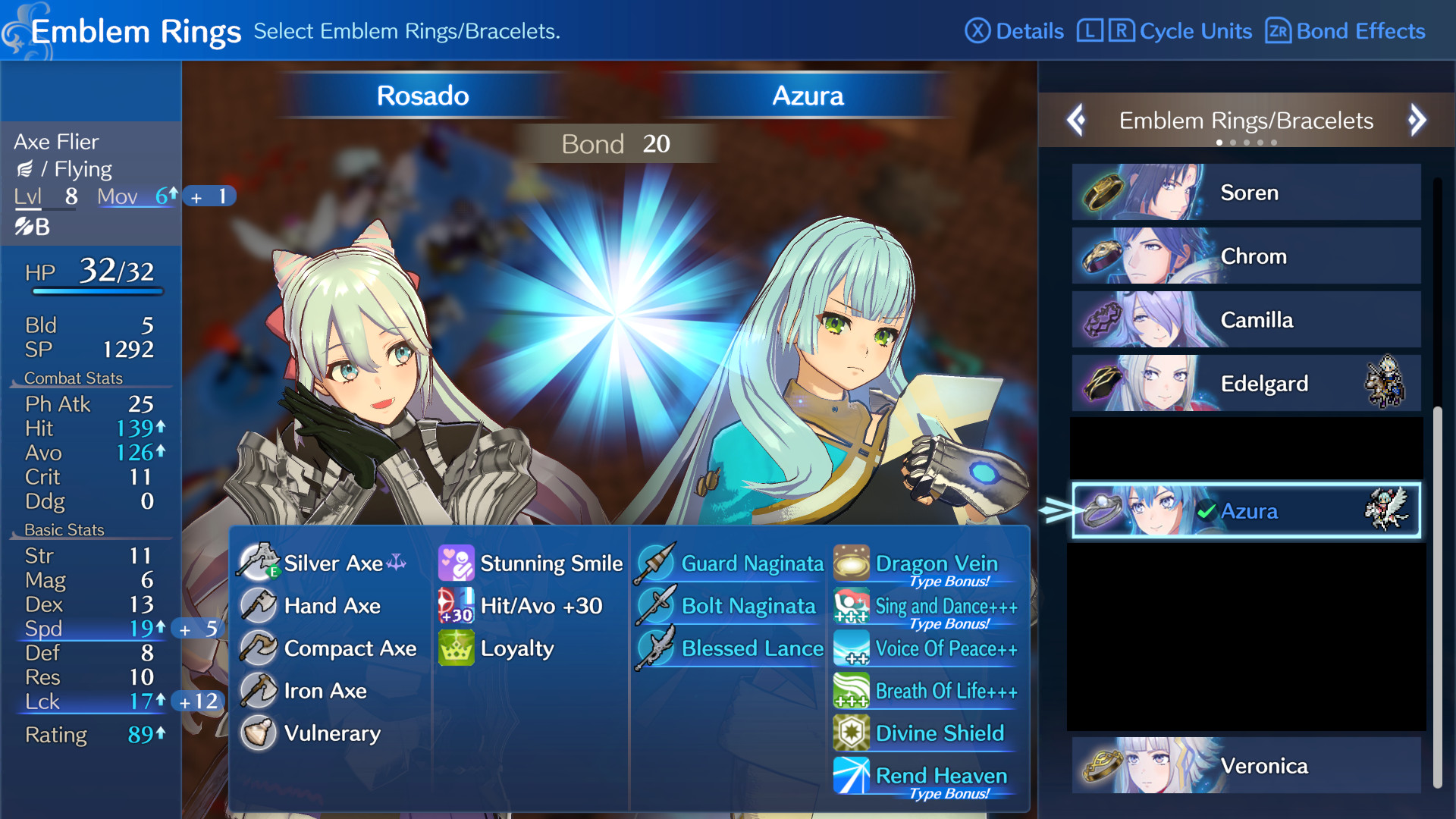Toggle the Loyalty skill slot
This screenshot has height=819, width=1456.
pyautogui.click(x=455, y=648)
